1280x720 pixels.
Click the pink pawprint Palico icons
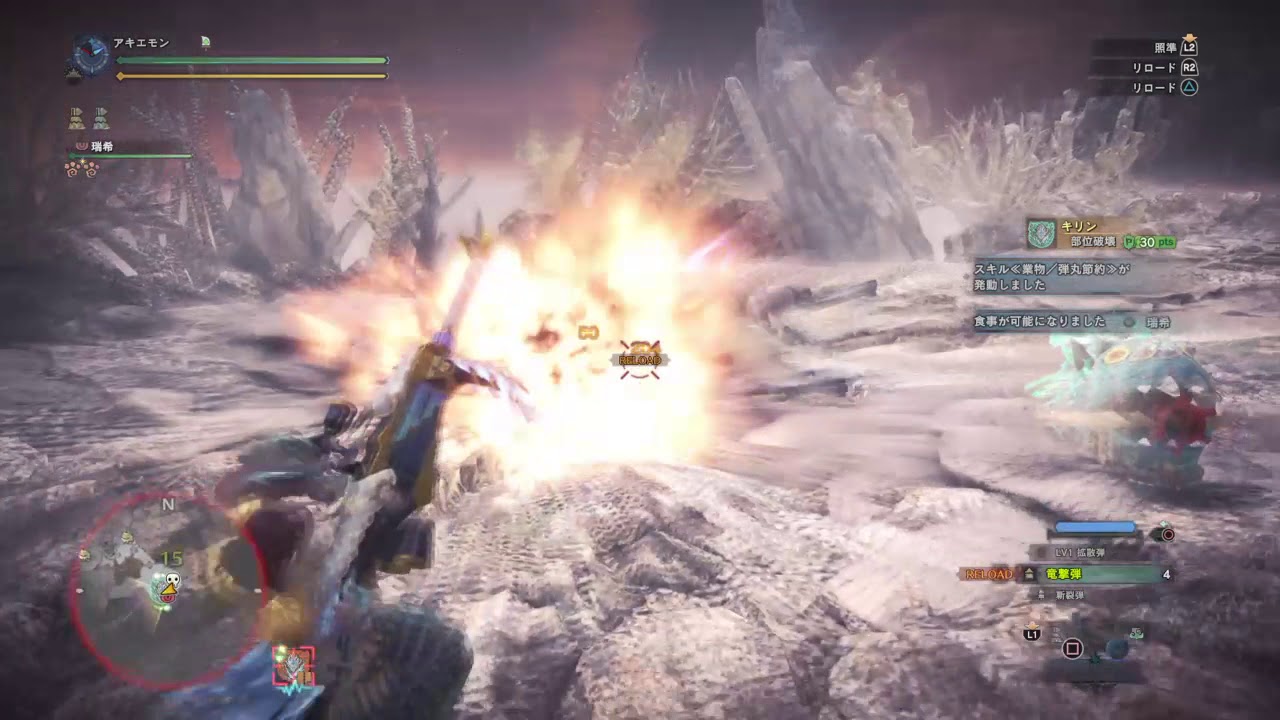[81, 169]
